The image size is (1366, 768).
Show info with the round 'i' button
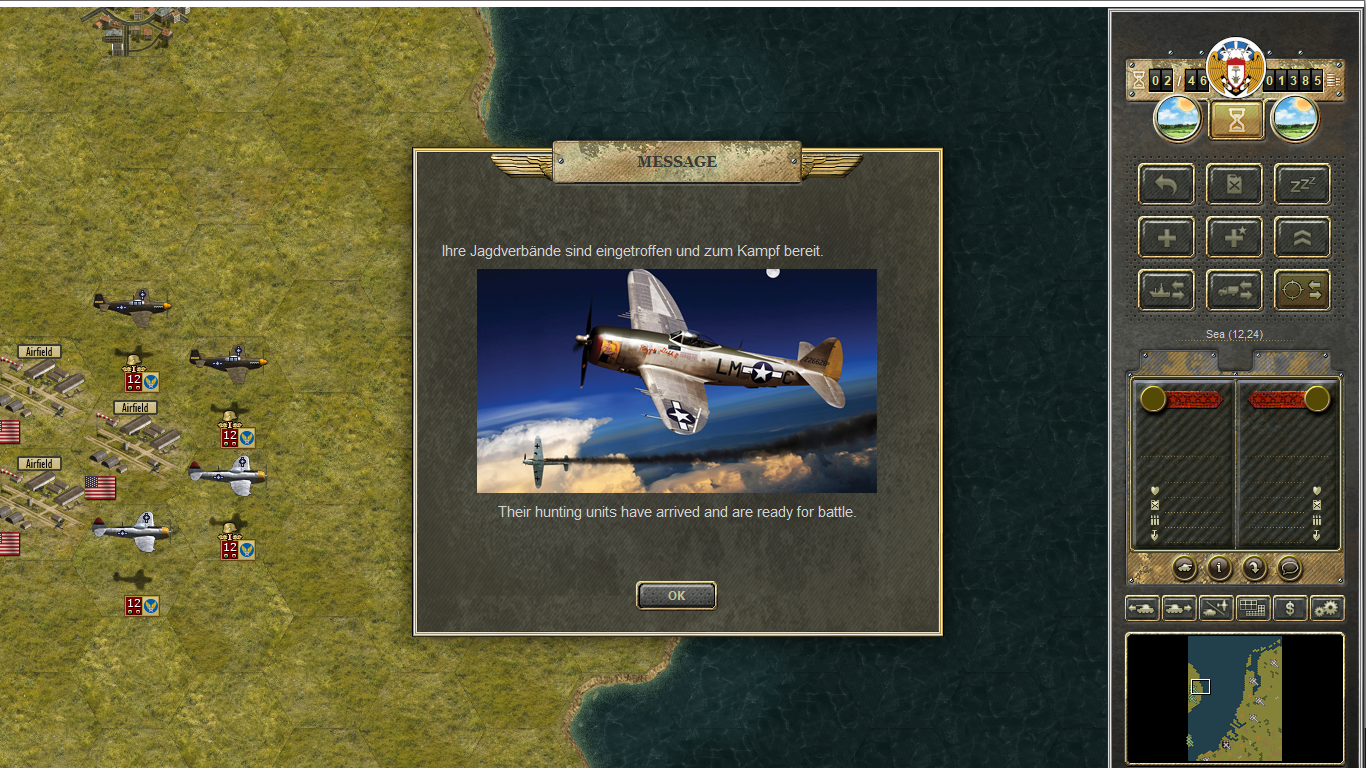[1219, 568]
